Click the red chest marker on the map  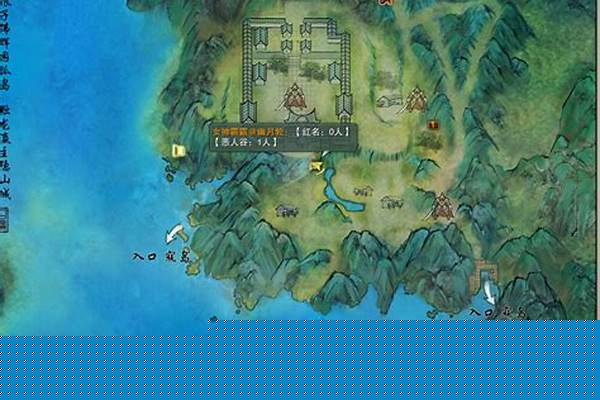pos(433,125)
